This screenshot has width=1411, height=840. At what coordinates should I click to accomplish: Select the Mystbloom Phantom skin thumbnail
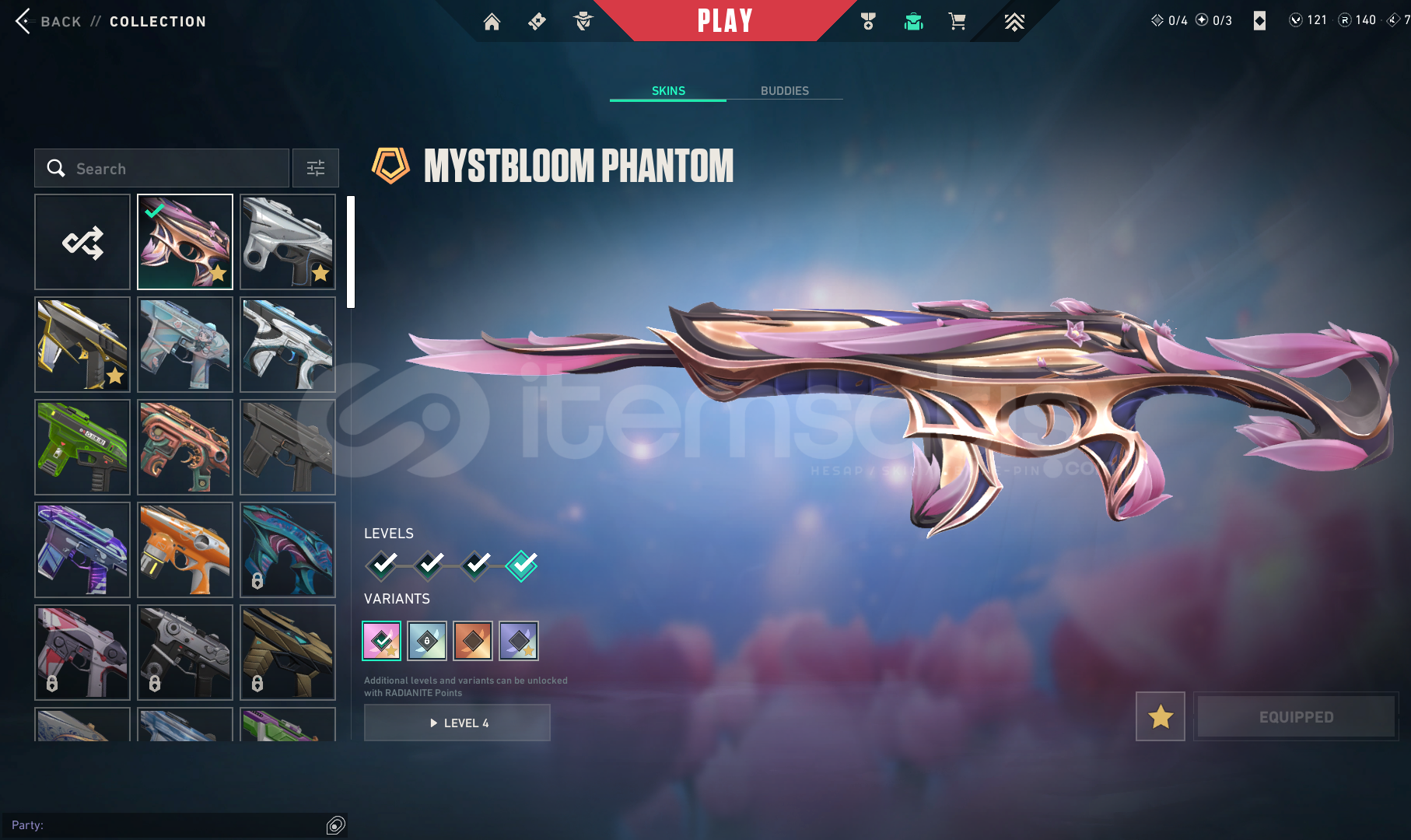(x=185, y=242)
